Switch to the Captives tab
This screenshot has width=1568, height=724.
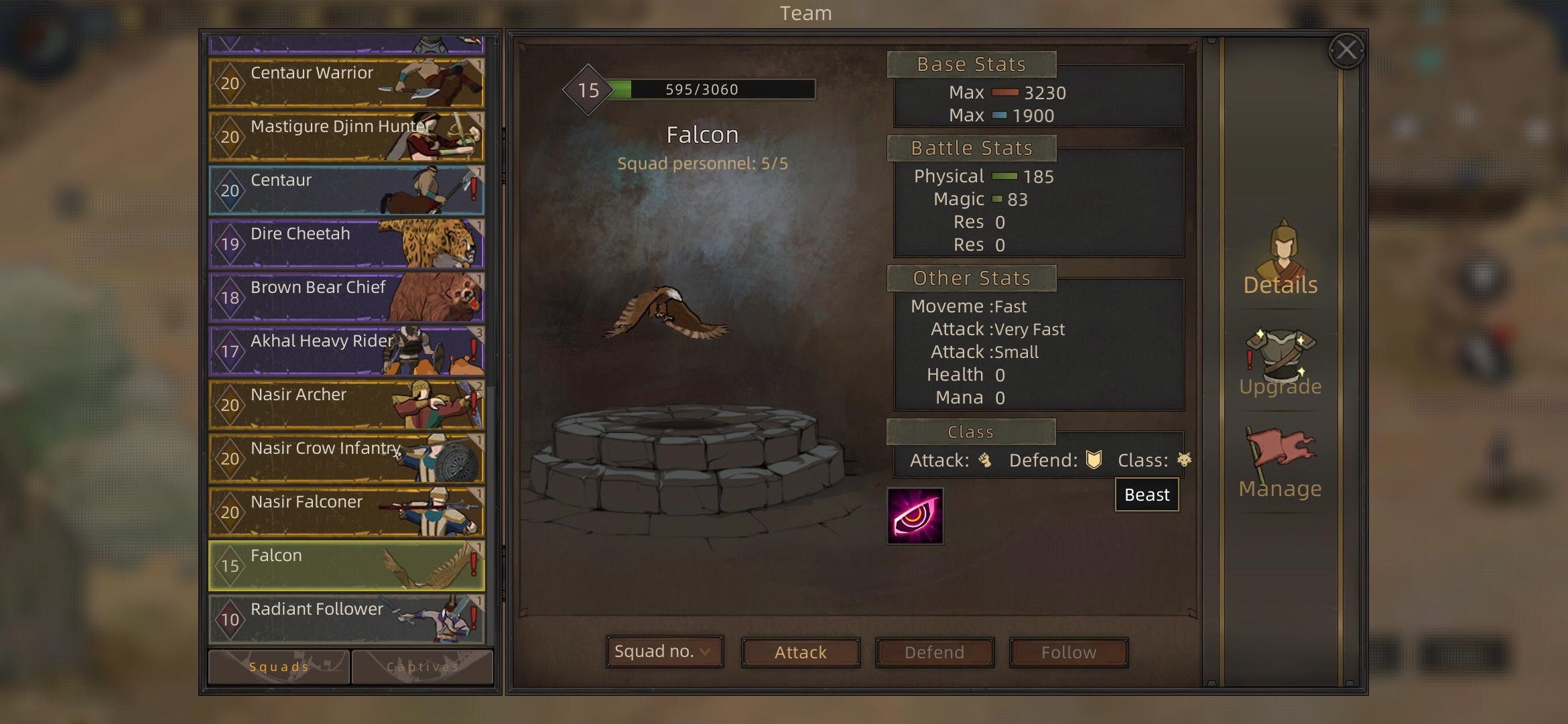[422, 666]
